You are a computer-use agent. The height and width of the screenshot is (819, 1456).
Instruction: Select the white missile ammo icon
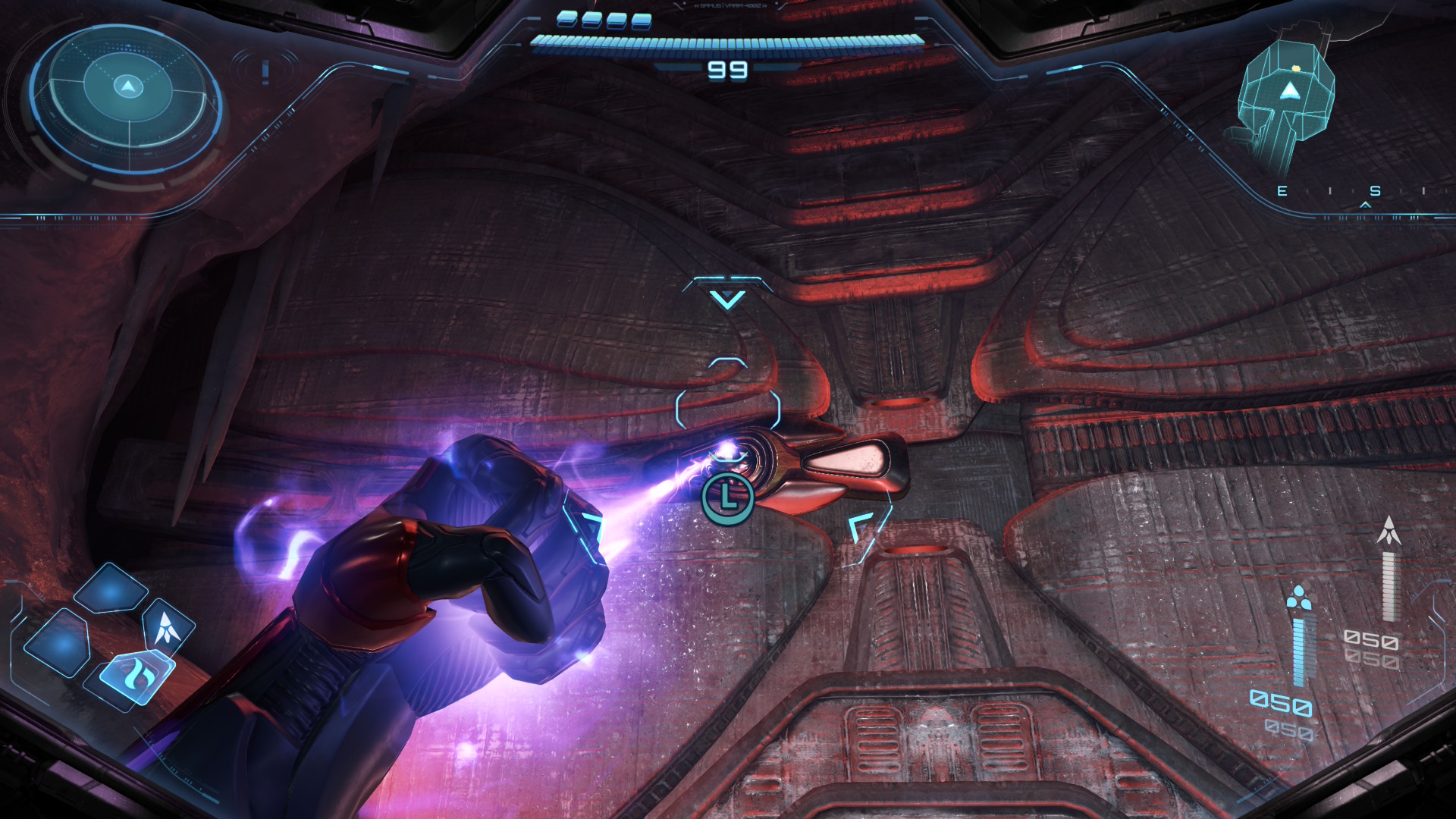[x=1389, y=531]
